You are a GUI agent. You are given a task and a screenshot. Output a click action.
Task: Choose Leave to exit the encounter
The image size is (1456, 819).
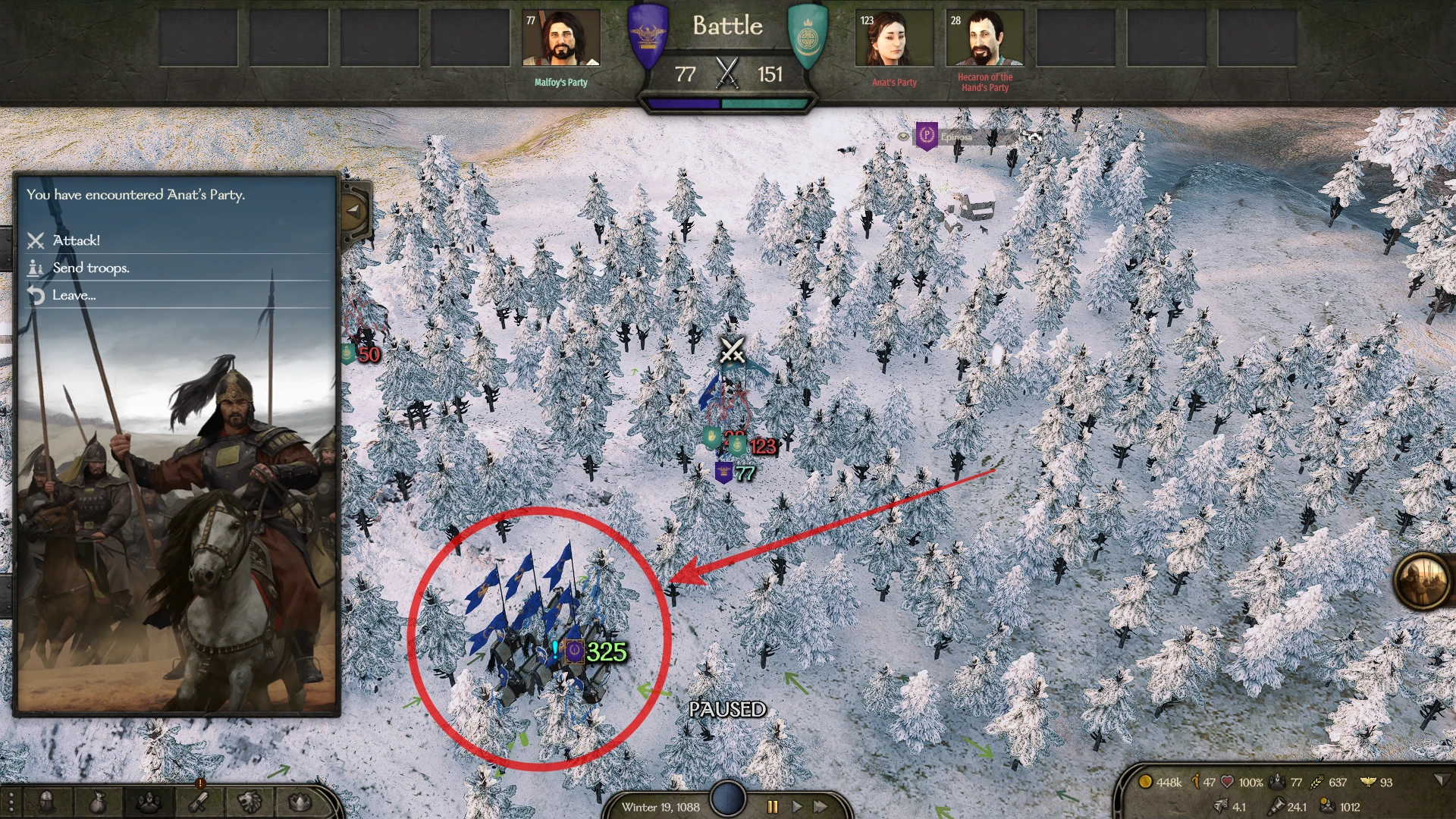coord(74,295)
